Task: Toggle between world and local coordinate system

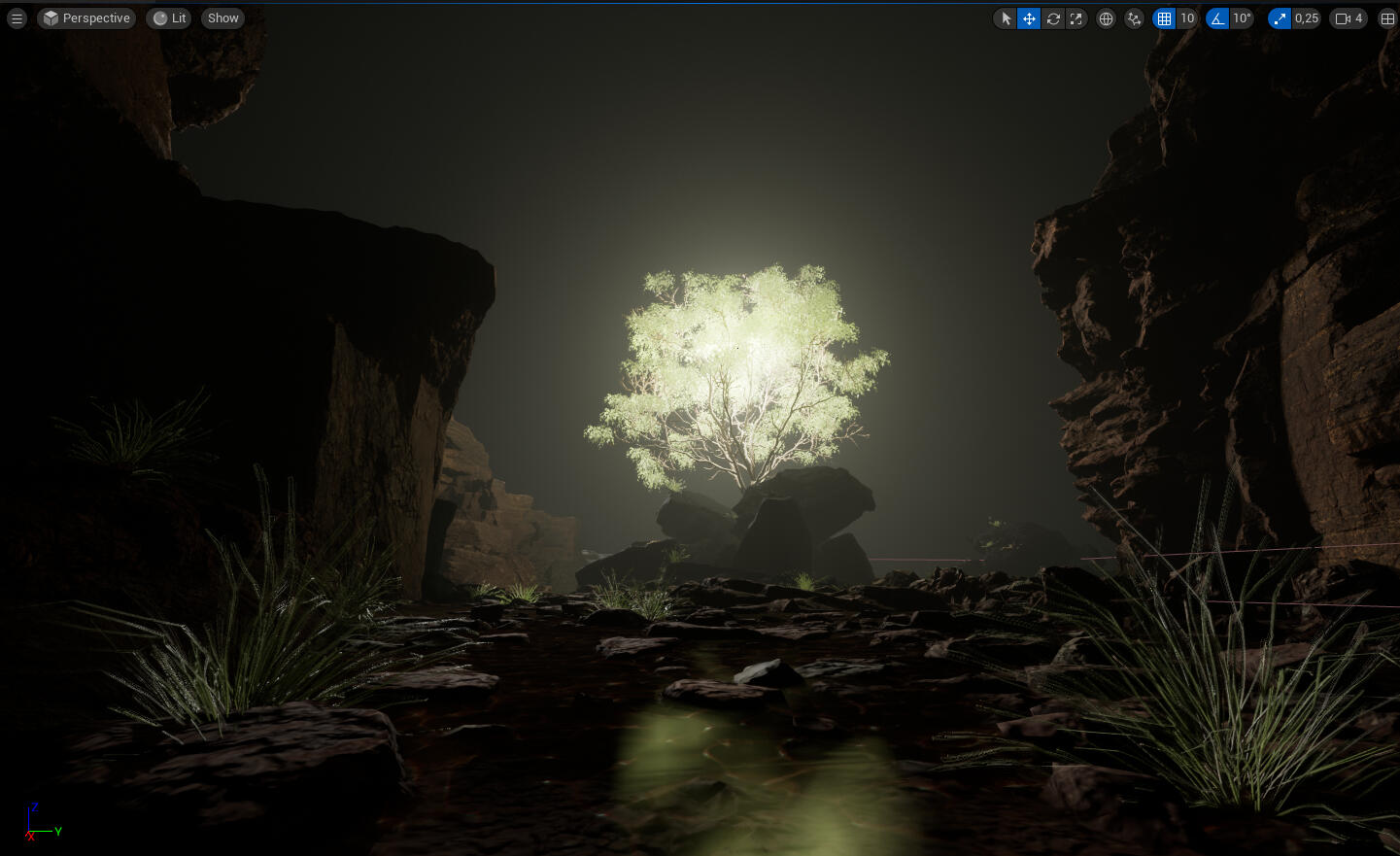Action: point(1106,18)
